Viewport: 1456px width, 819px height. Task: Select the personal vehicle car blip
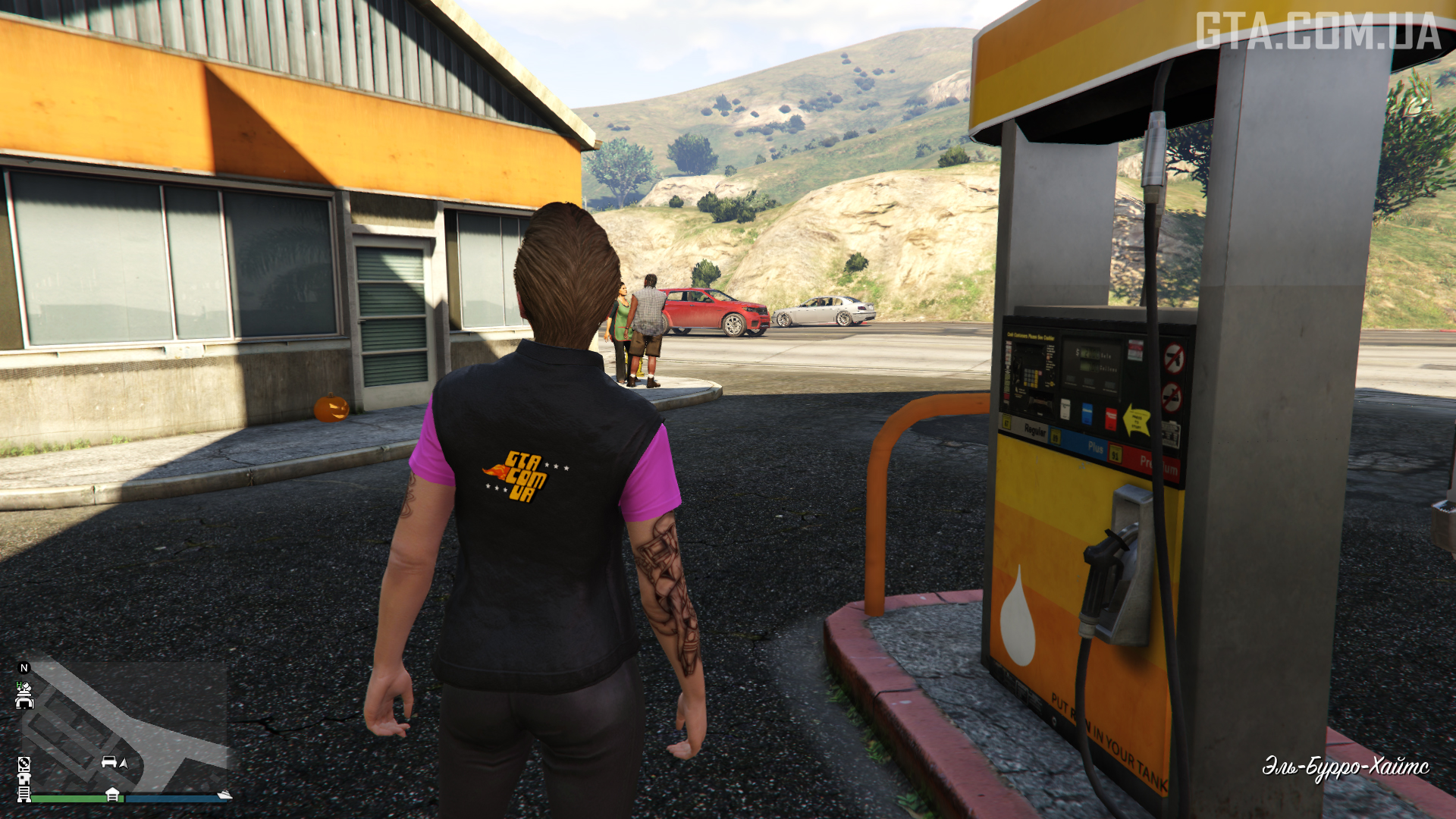coord(109,761)
